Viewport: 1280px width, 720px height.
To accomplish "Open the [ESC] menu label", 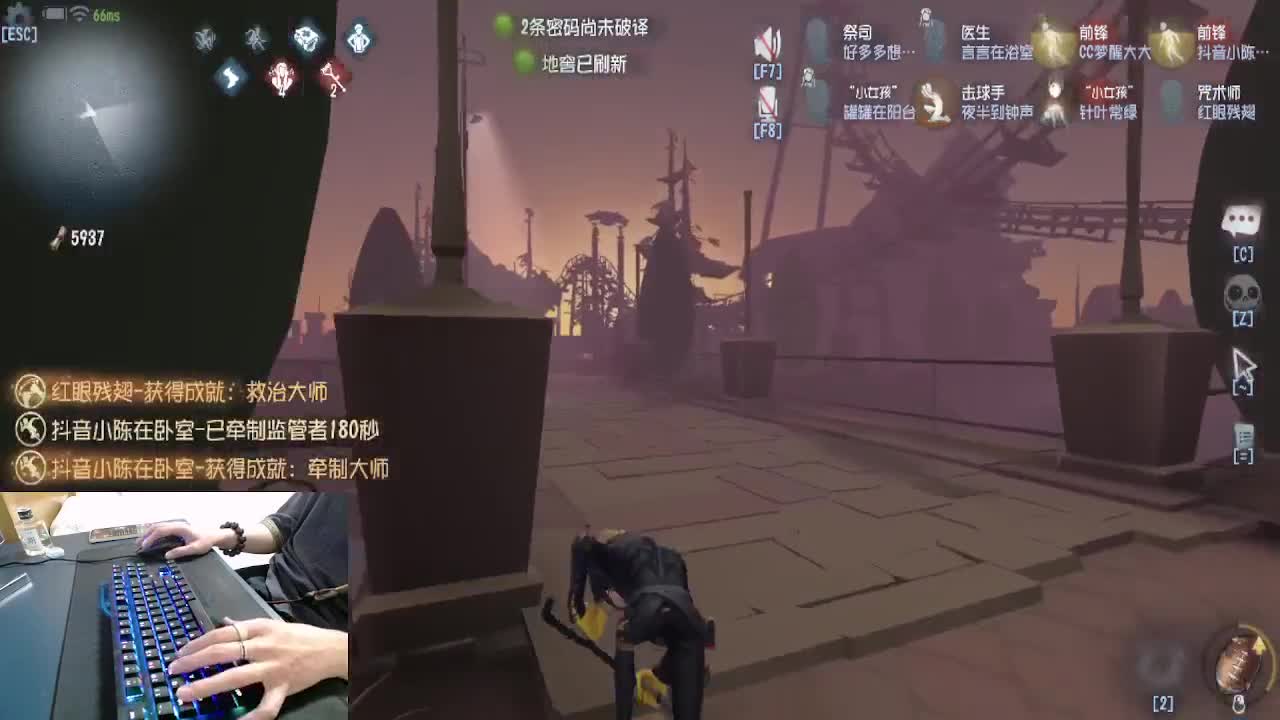I will 20,33.
